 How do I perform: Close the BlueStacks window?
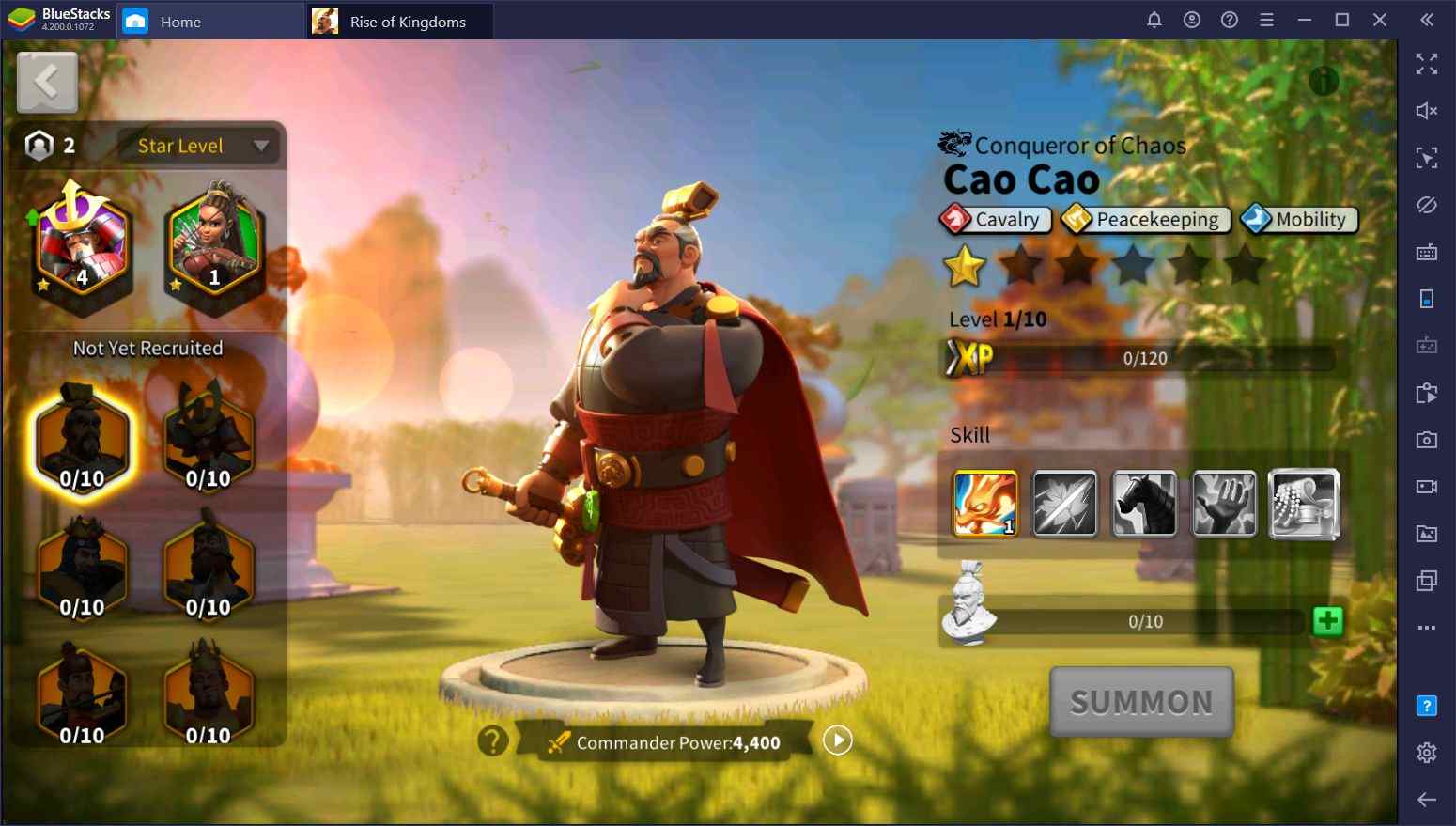tap(1379, 20)
